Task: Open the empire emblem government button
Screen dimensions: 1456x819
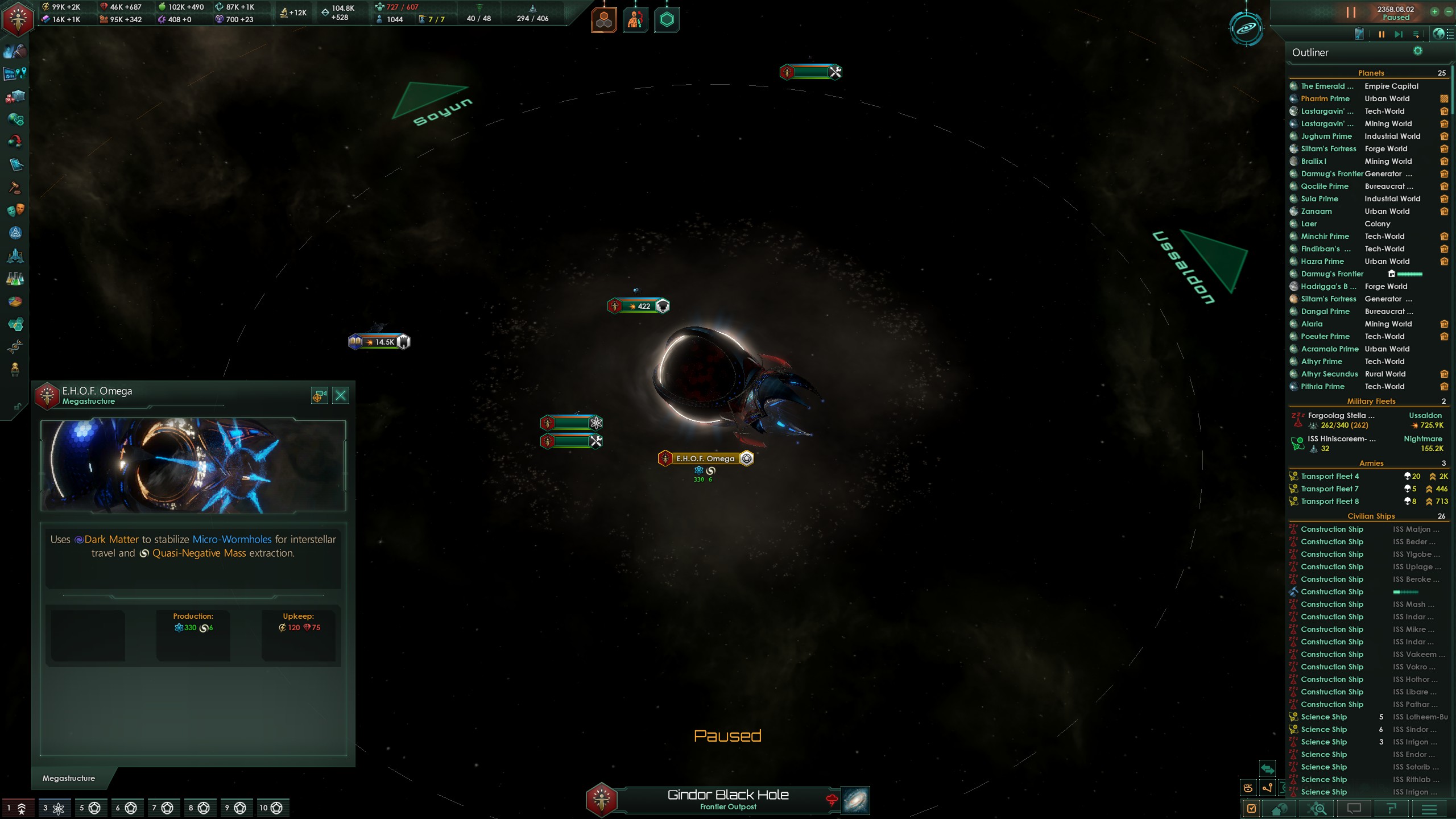Action: [x=18, y=19]
